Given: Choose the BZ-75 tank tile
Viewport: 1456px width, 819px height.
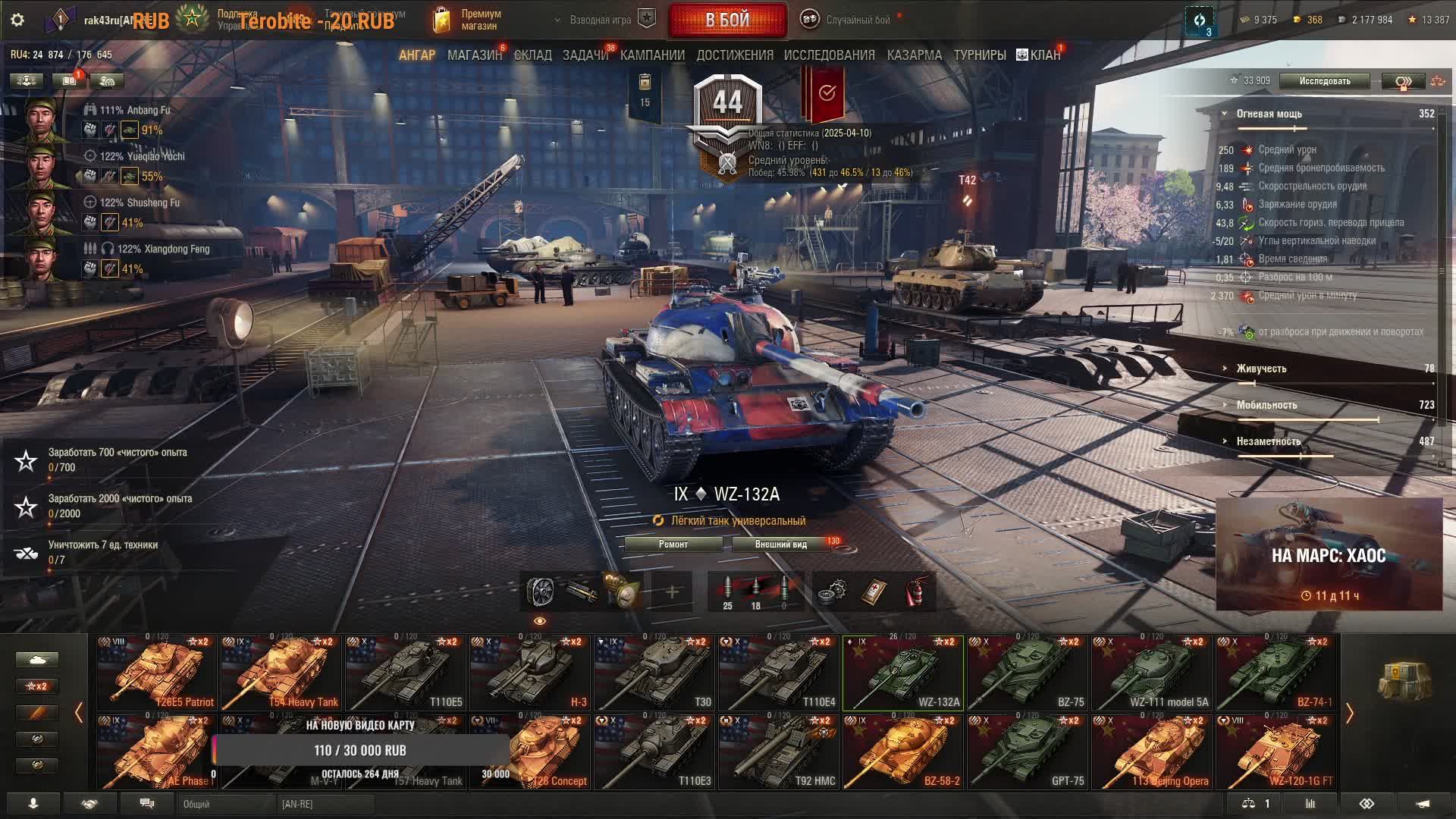Looking at the screenshot, I should (x=1027, y=673).
